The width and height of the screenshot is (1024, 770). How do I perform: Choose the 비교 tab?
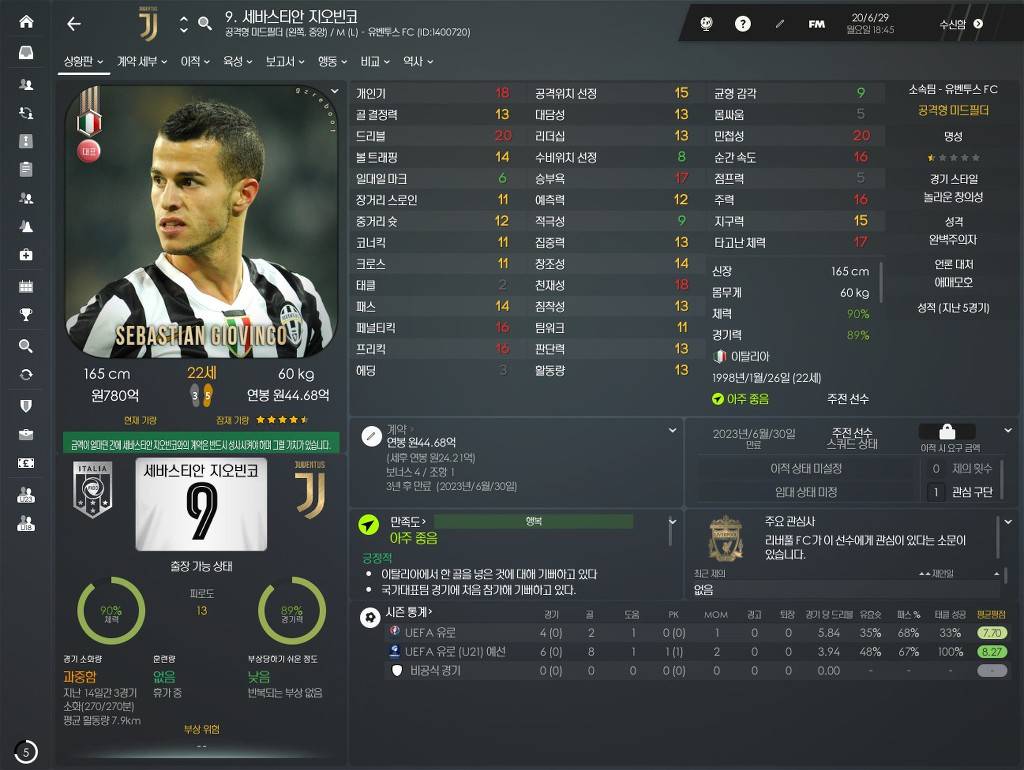(375, 62)
